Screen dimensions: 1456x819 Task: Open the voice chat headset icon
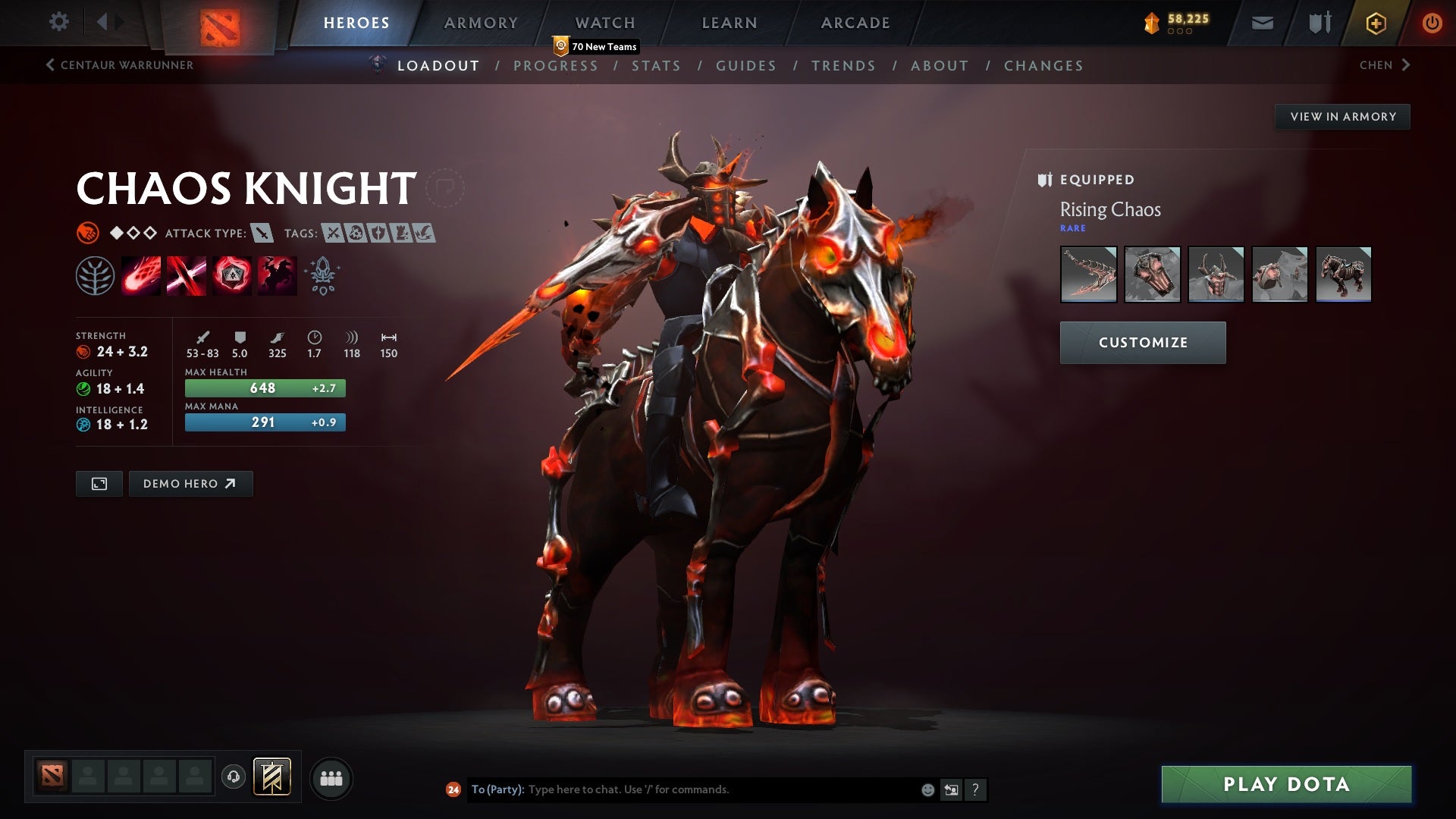[x=233, y=777]
